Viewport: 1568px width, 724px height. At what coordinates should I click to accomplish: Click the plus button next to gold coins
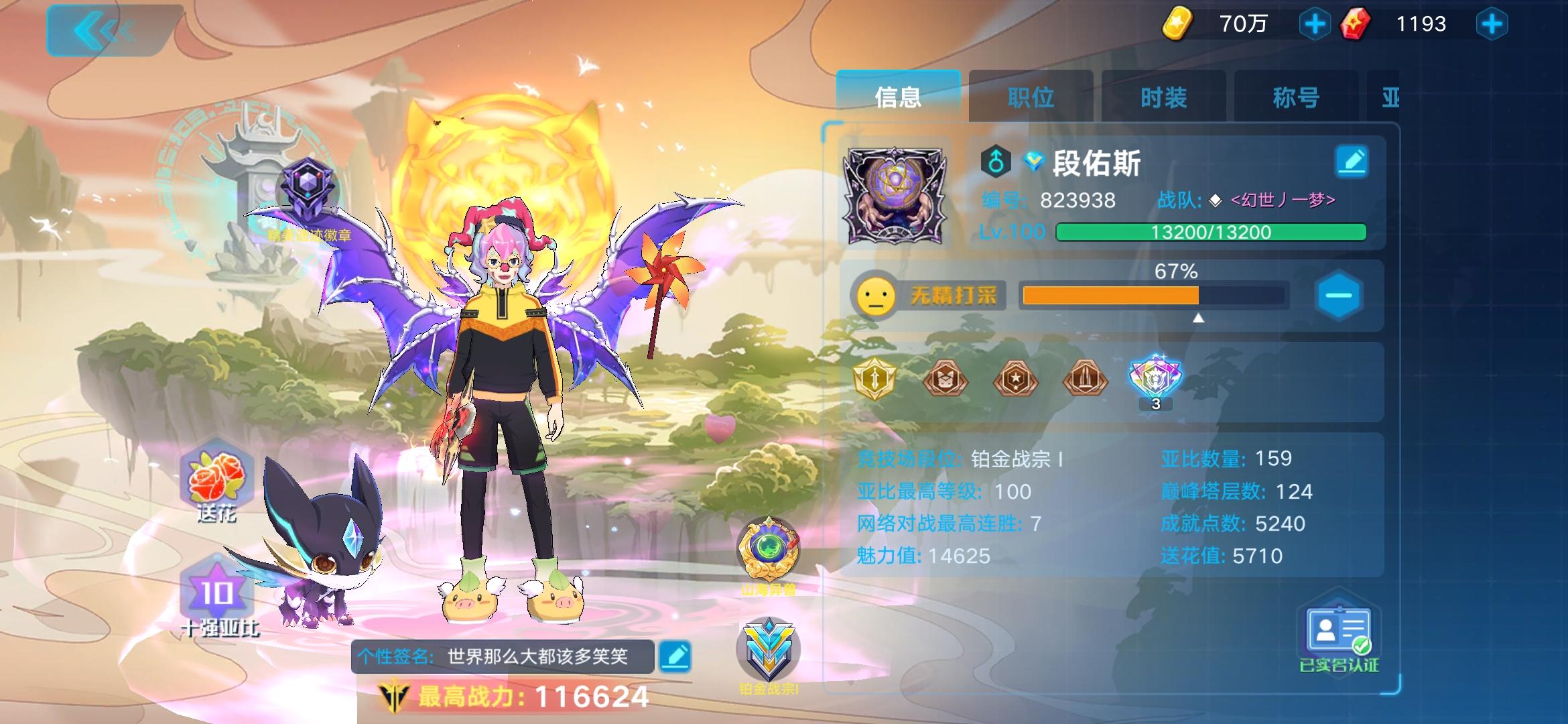tap(1315, 23)
